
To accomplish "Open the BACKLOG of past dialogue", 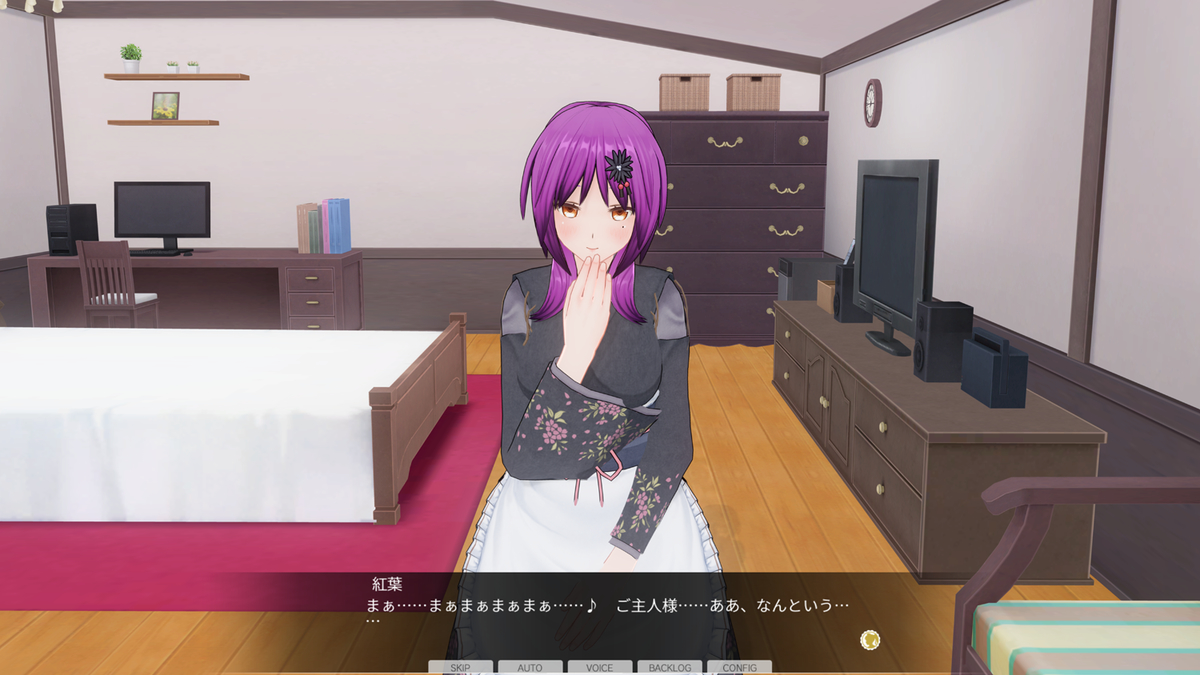I will (x=669, y=667).
